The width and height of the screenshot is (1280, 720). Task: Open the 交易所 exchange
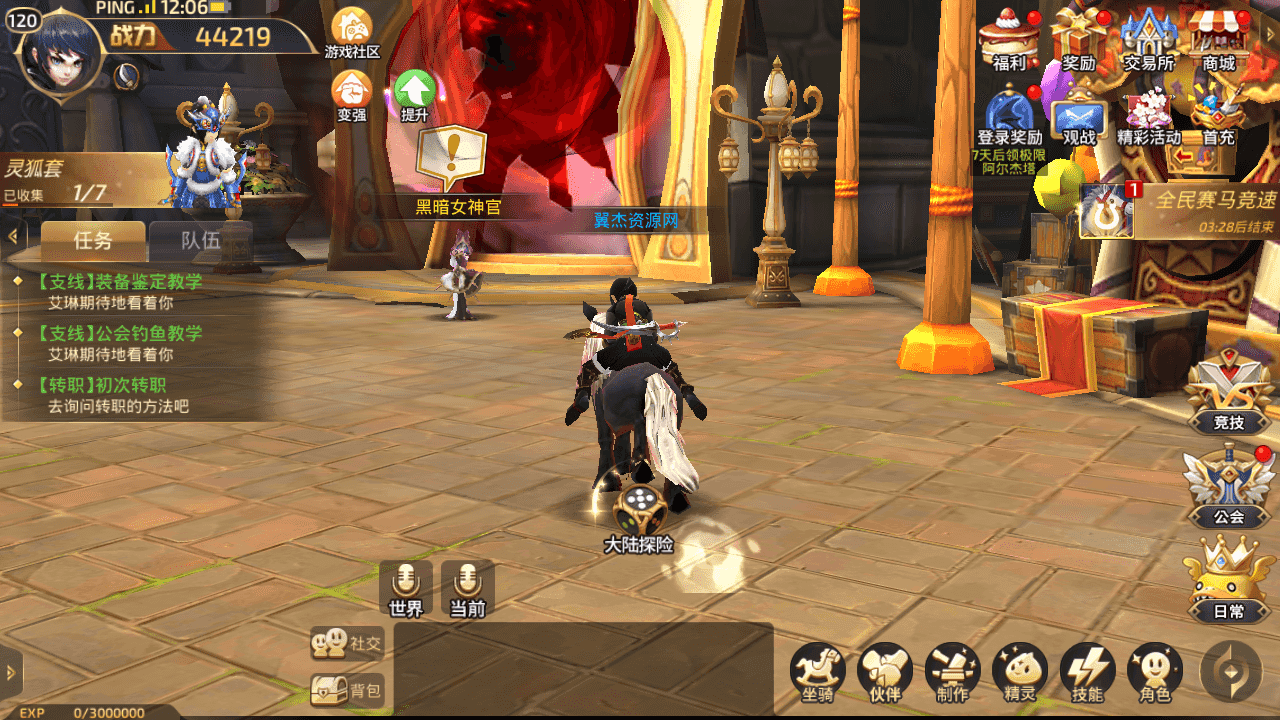pos(1148,40)
